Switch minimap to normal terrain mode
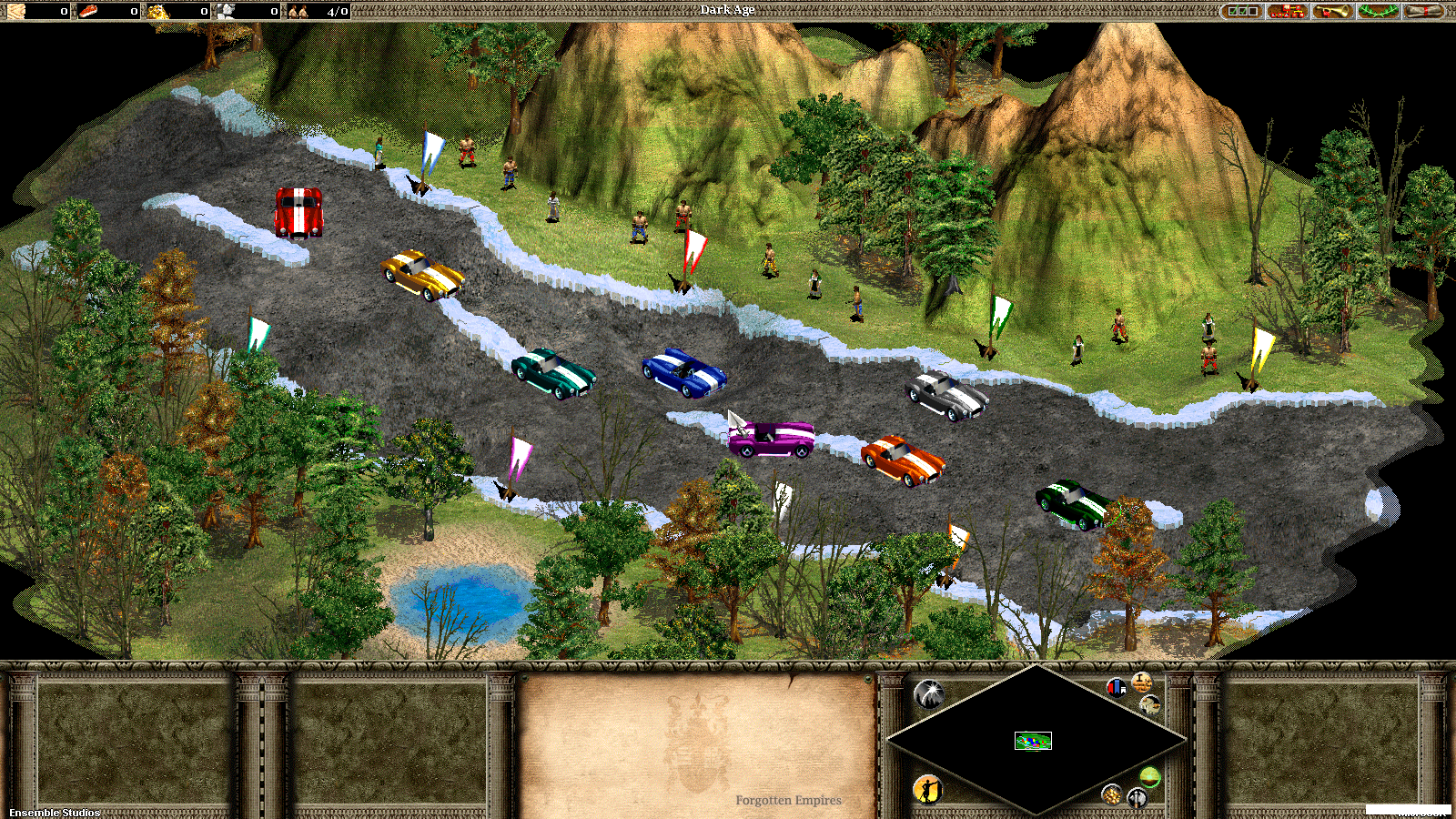 (x=1150, y=777)
